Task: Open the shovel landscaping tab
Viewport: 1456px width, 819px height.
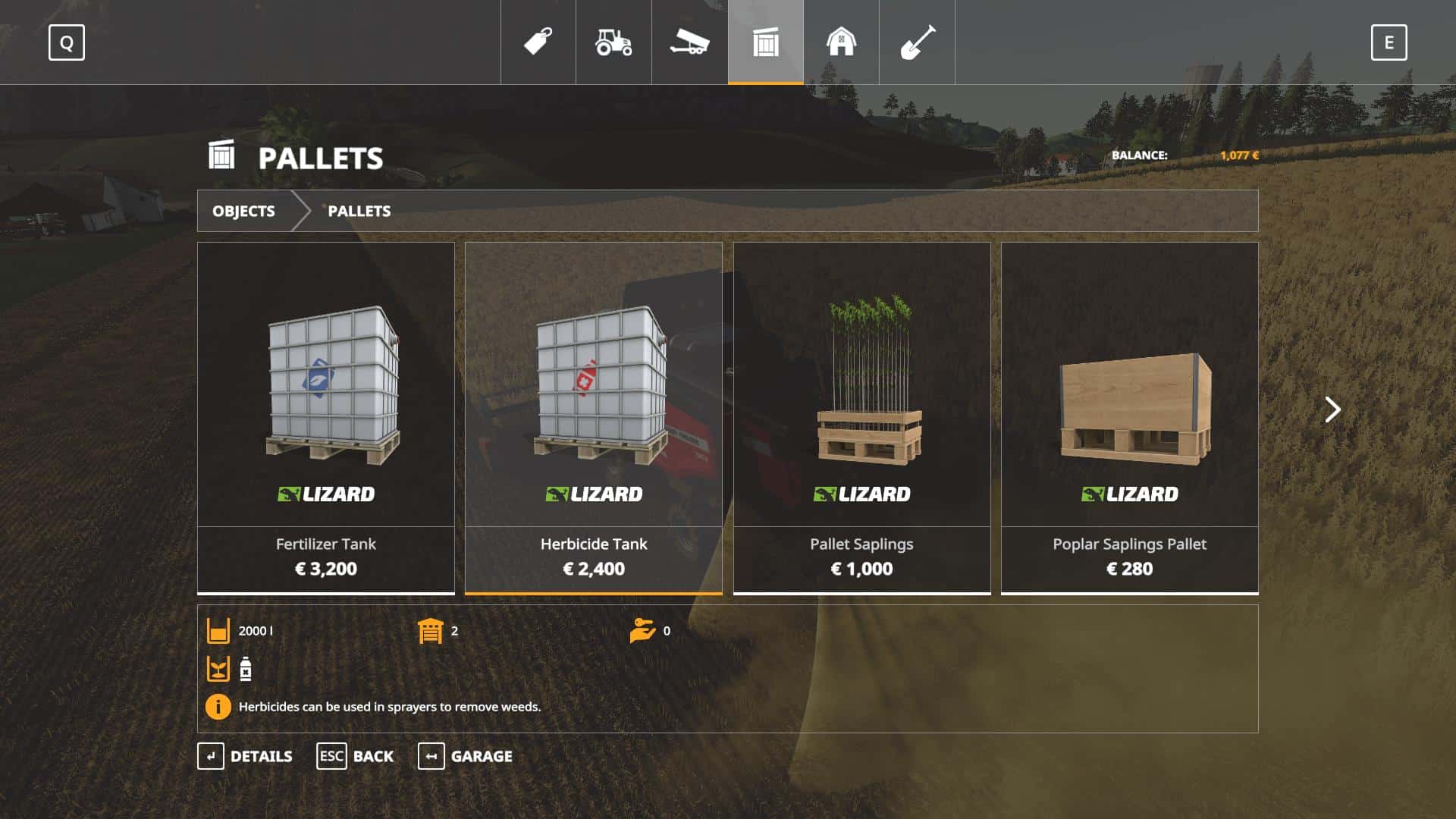Action: point(917,42)
